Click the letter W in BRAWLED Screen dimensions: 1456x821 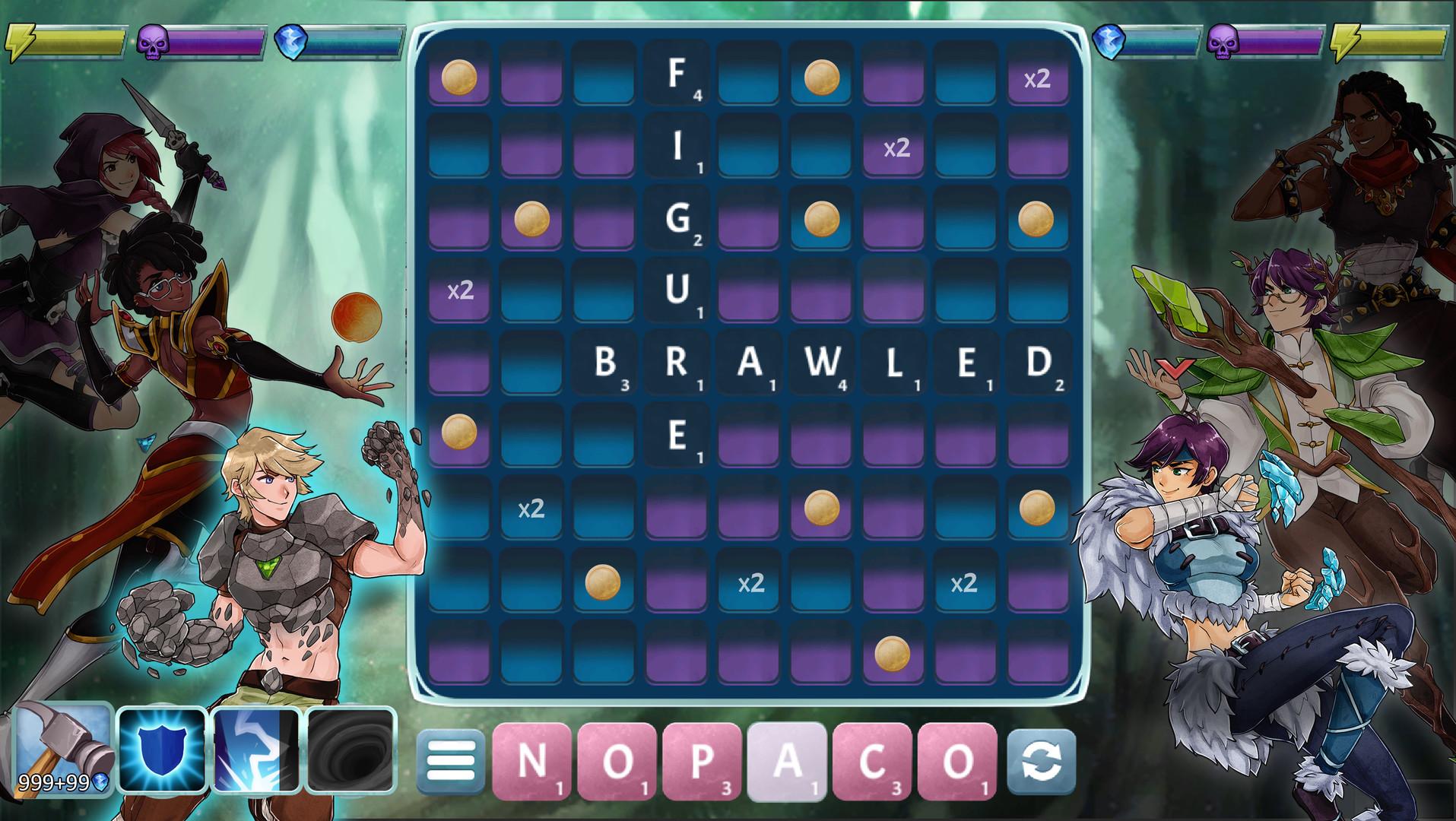821,365
